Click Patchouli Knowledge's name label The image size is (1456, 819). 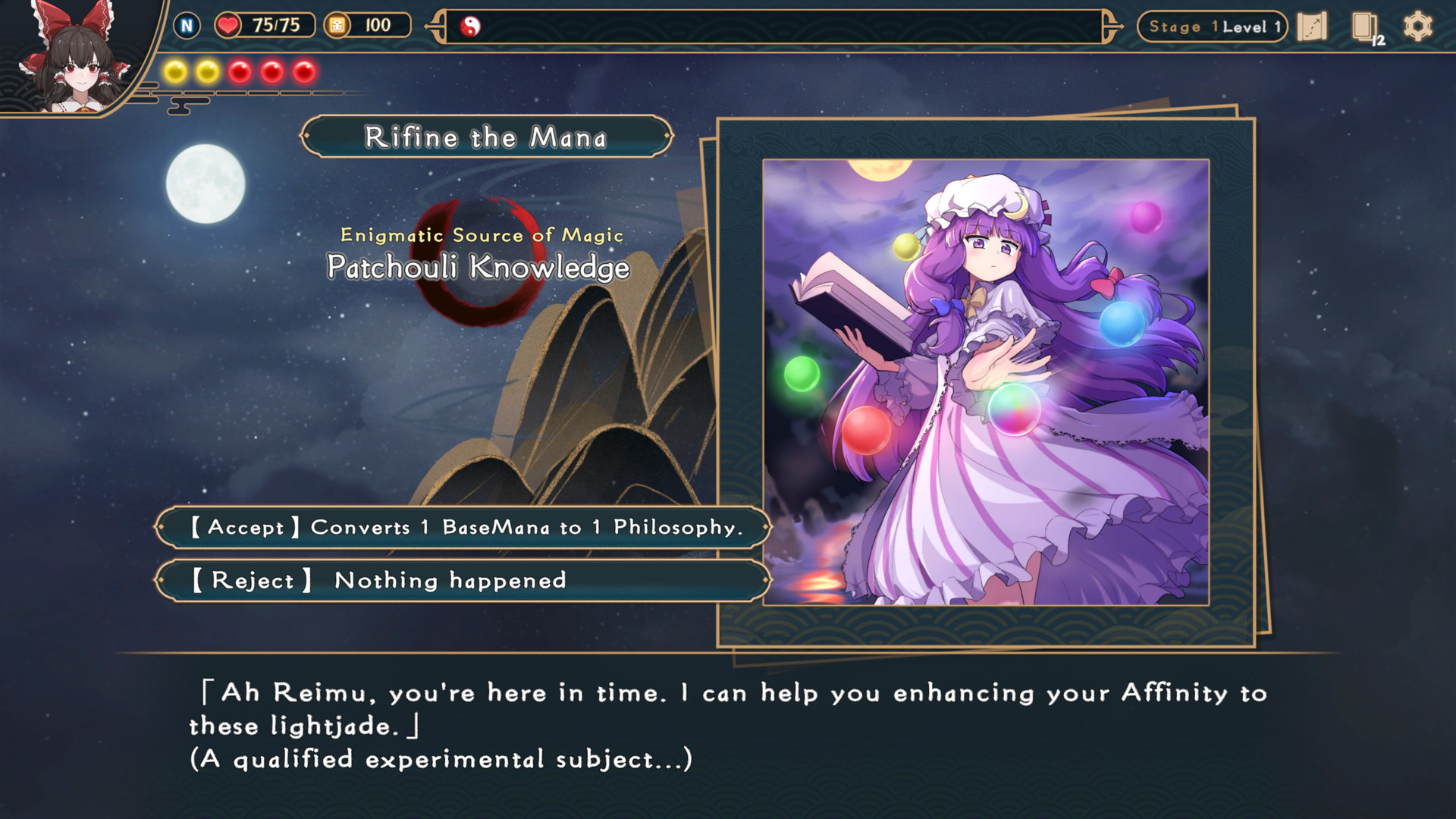[x=479, y=266]
